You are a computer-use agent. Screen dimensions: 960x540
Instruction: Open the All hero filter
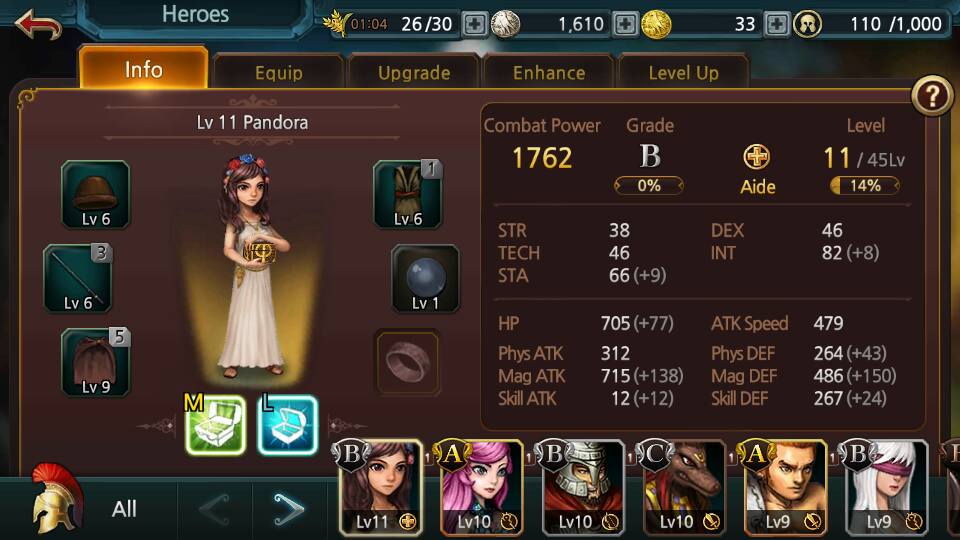(x=124, y=509)
